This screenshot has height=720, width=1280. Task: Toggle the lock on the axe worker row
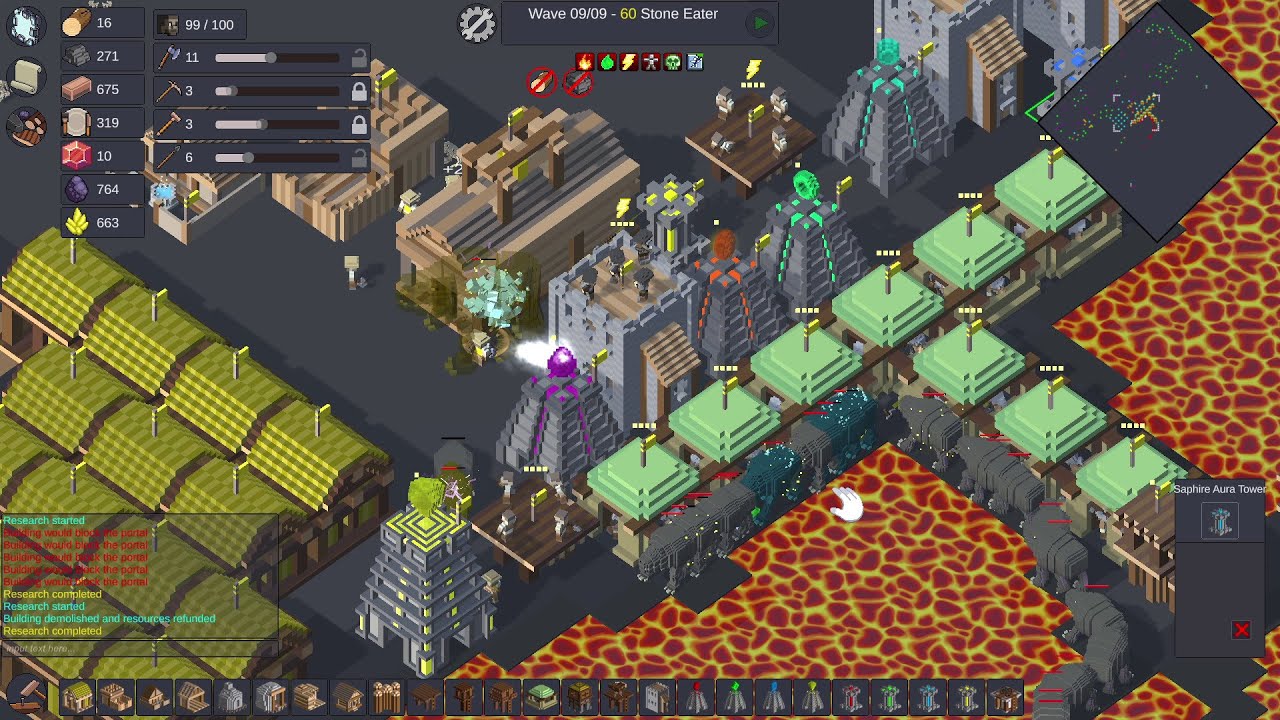(x=358, y=58)
